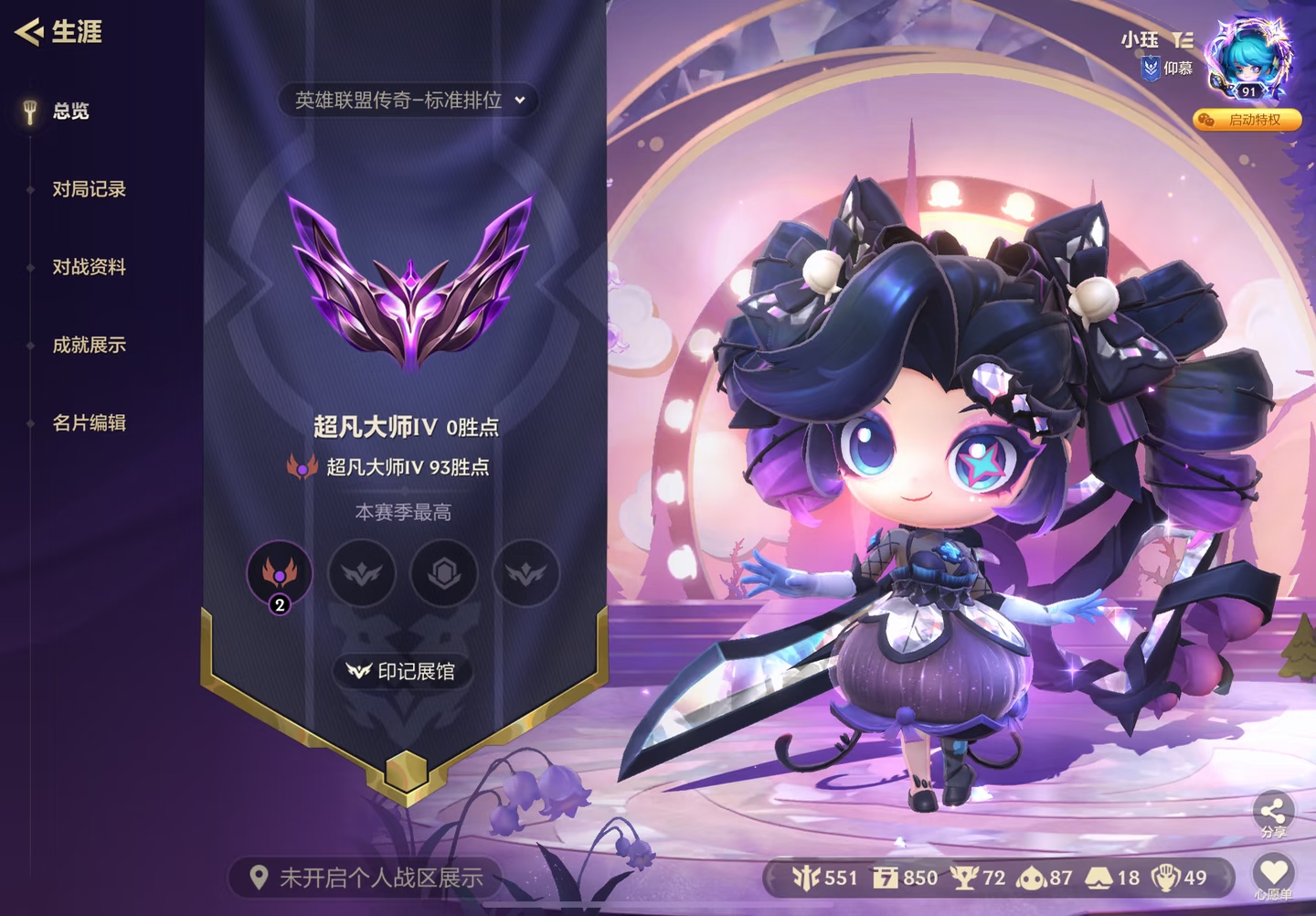Select the highlighted season rank circle with badge 2

pyautogui.click(x=281, y=573)
